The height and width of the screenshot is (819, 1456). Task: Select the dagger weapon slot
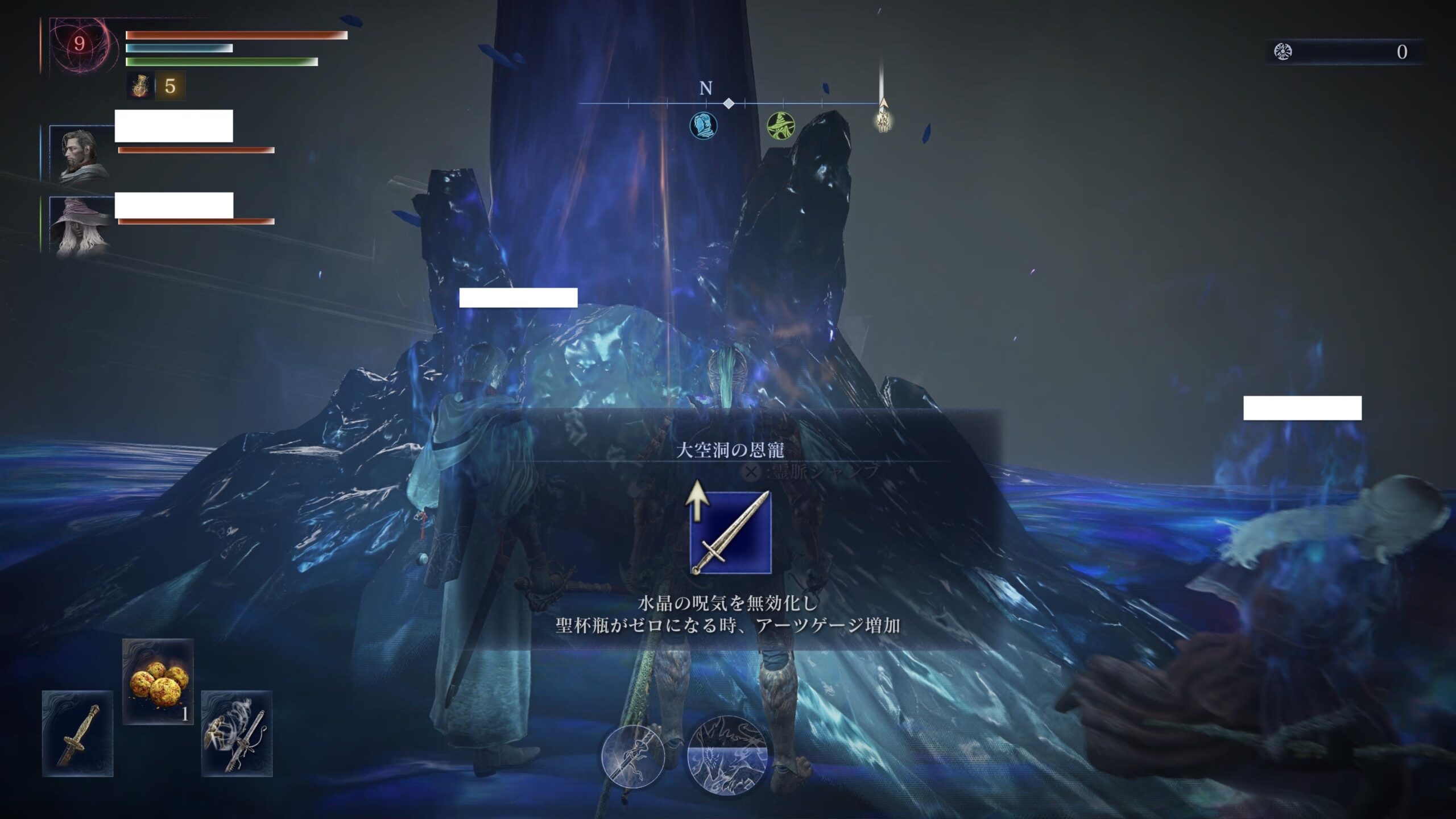(x=77, y=733)
